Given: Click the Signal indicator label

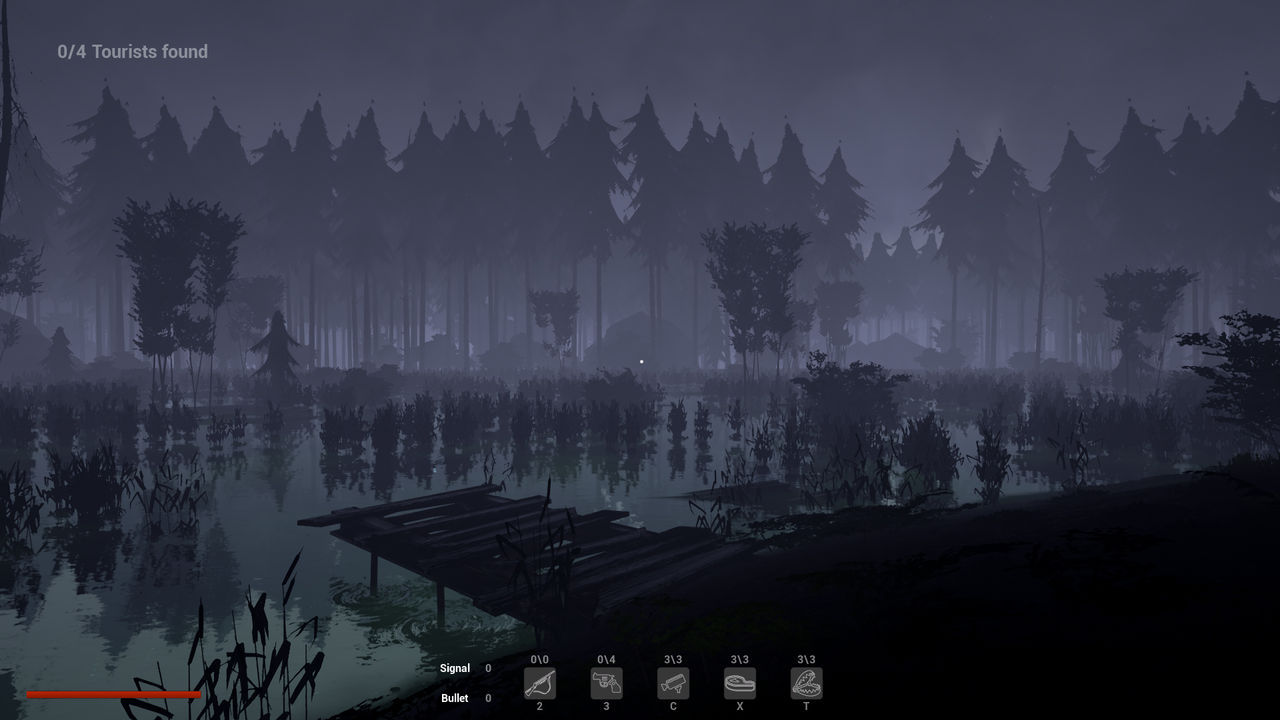Looking at the screenshot, I should coord(457,668).
